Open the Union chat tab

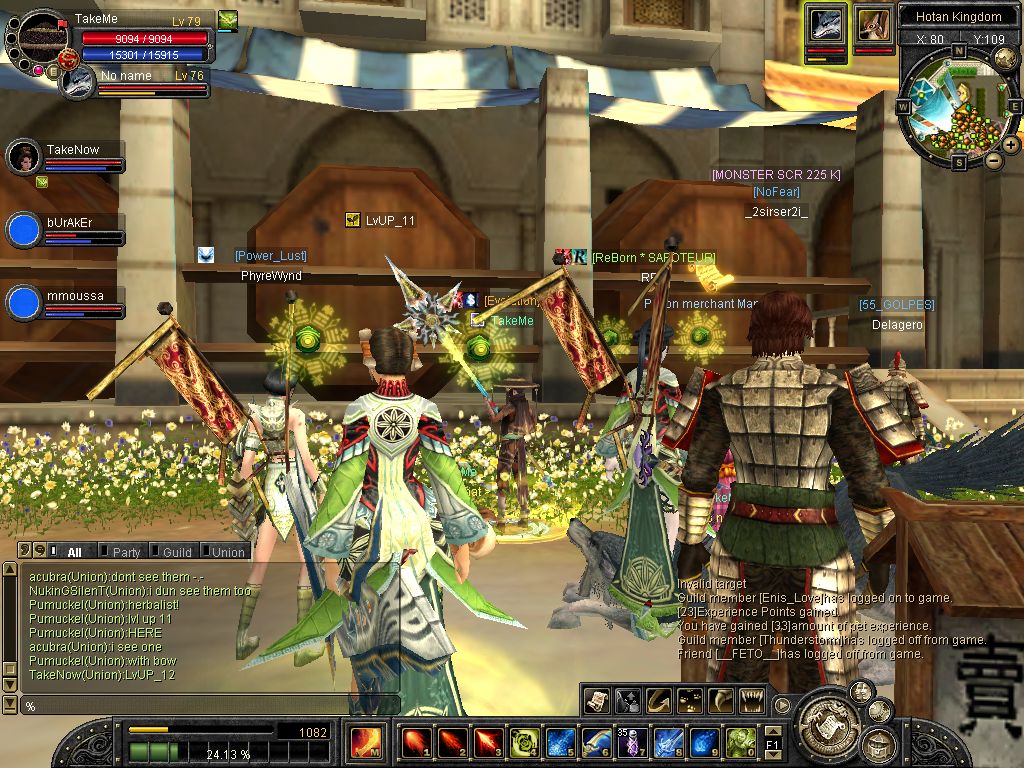(228, 552)
